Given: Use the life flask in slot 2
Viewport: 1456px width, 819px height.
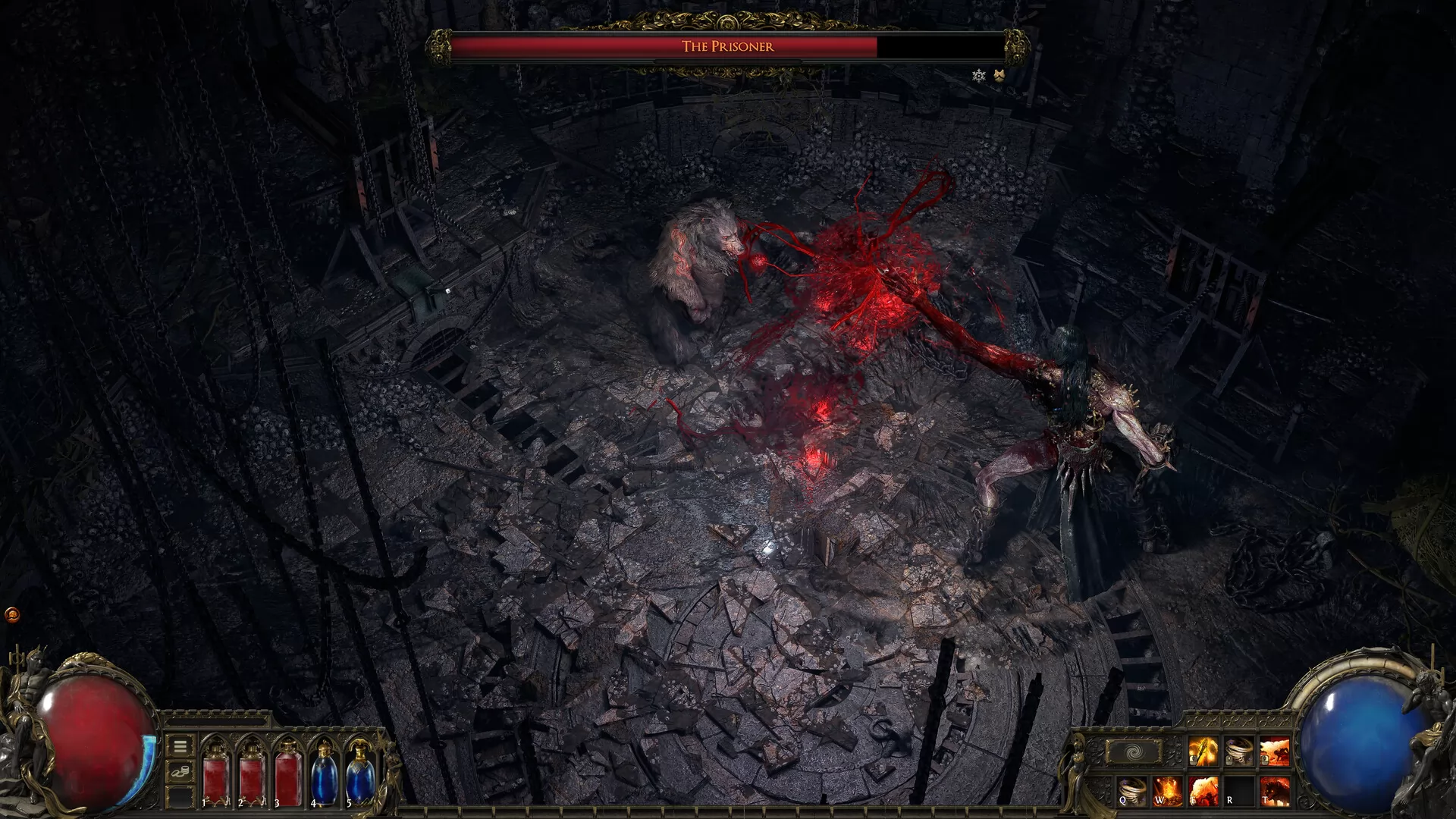Looking at the screenshot, I should pyautogui.click(x=252, y=773).
